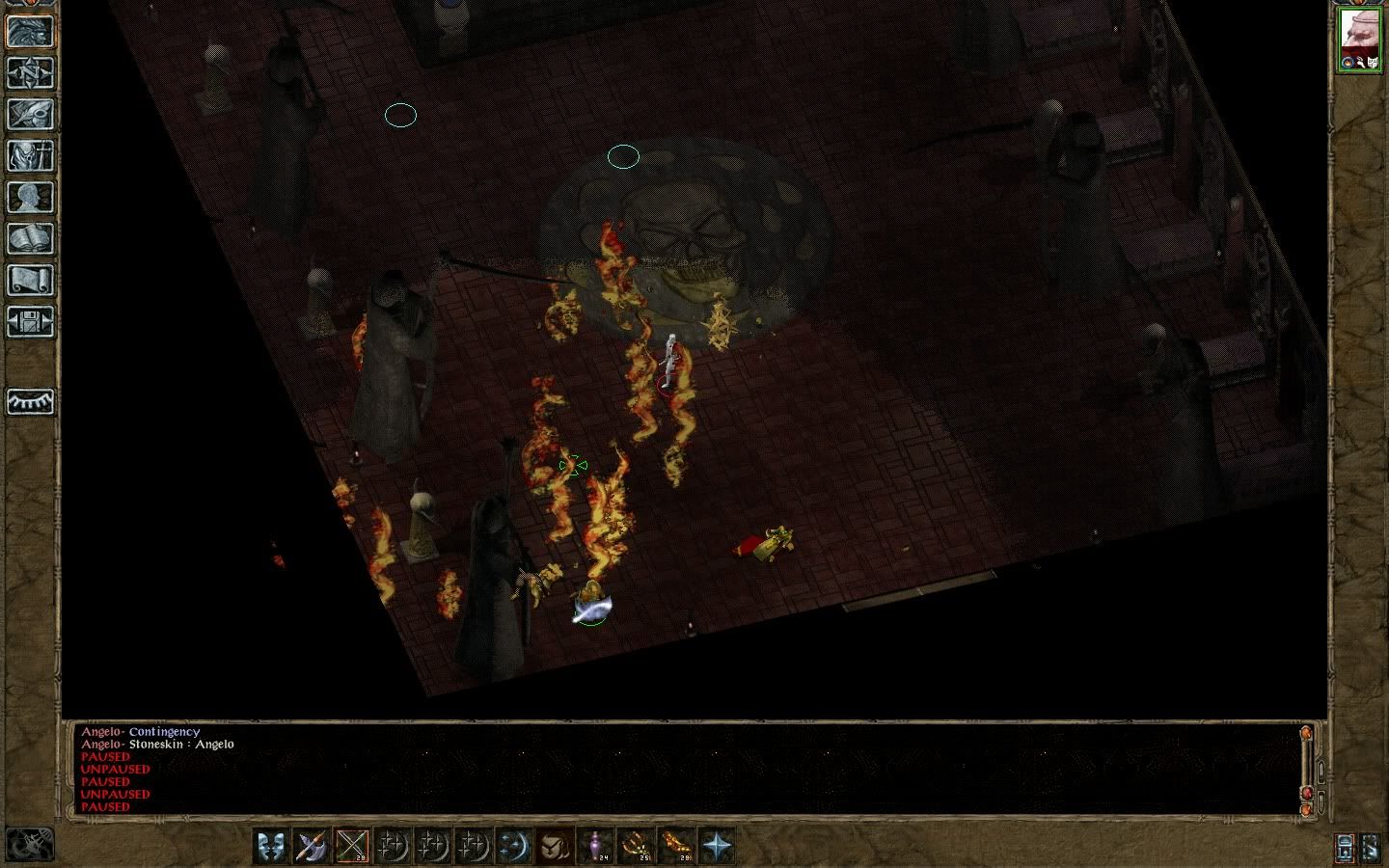Open the journal with the quill button

click(30, 114)
